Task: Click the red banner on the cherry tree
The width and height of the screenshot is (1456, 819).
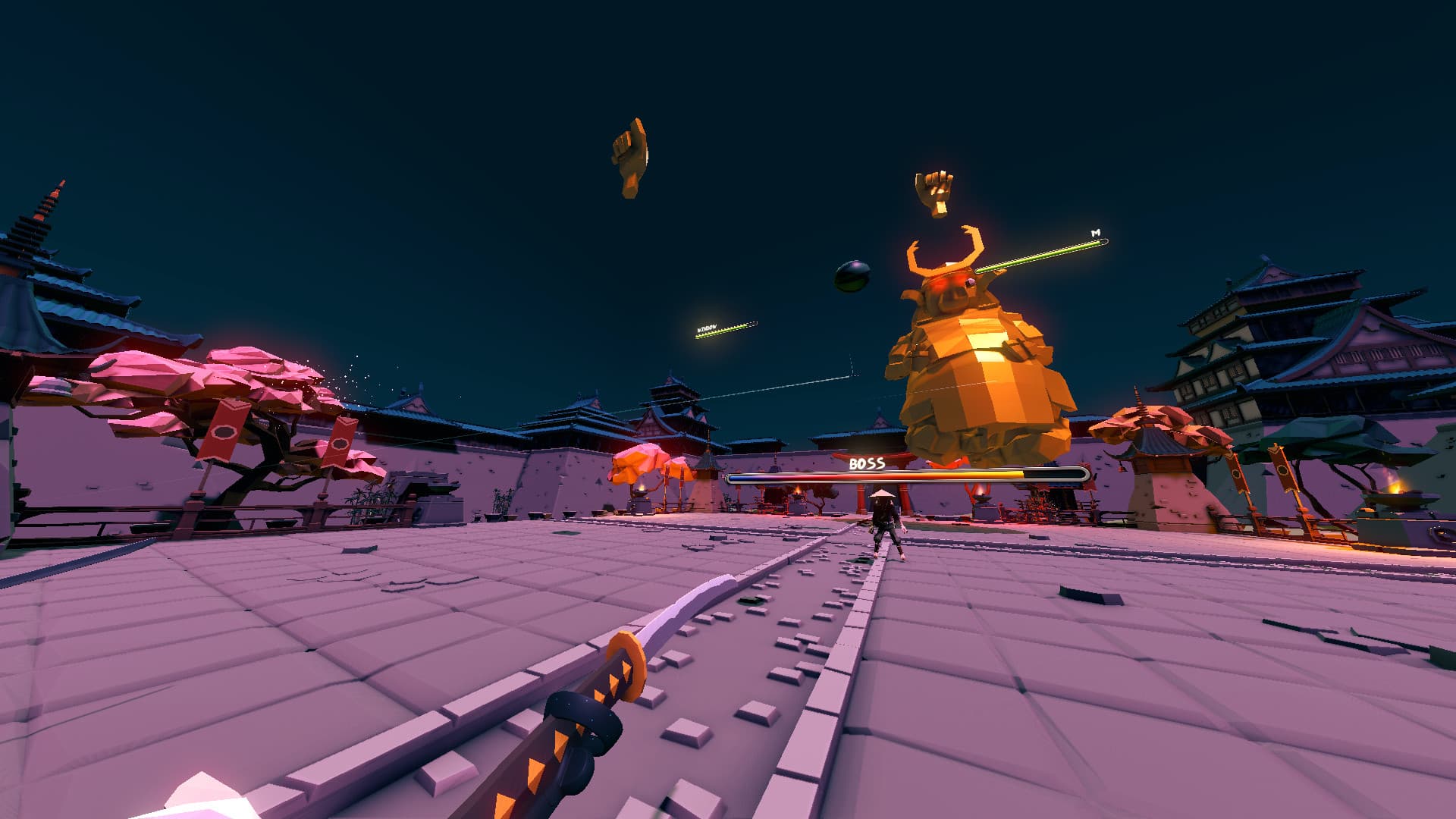Action: (225, 431)
